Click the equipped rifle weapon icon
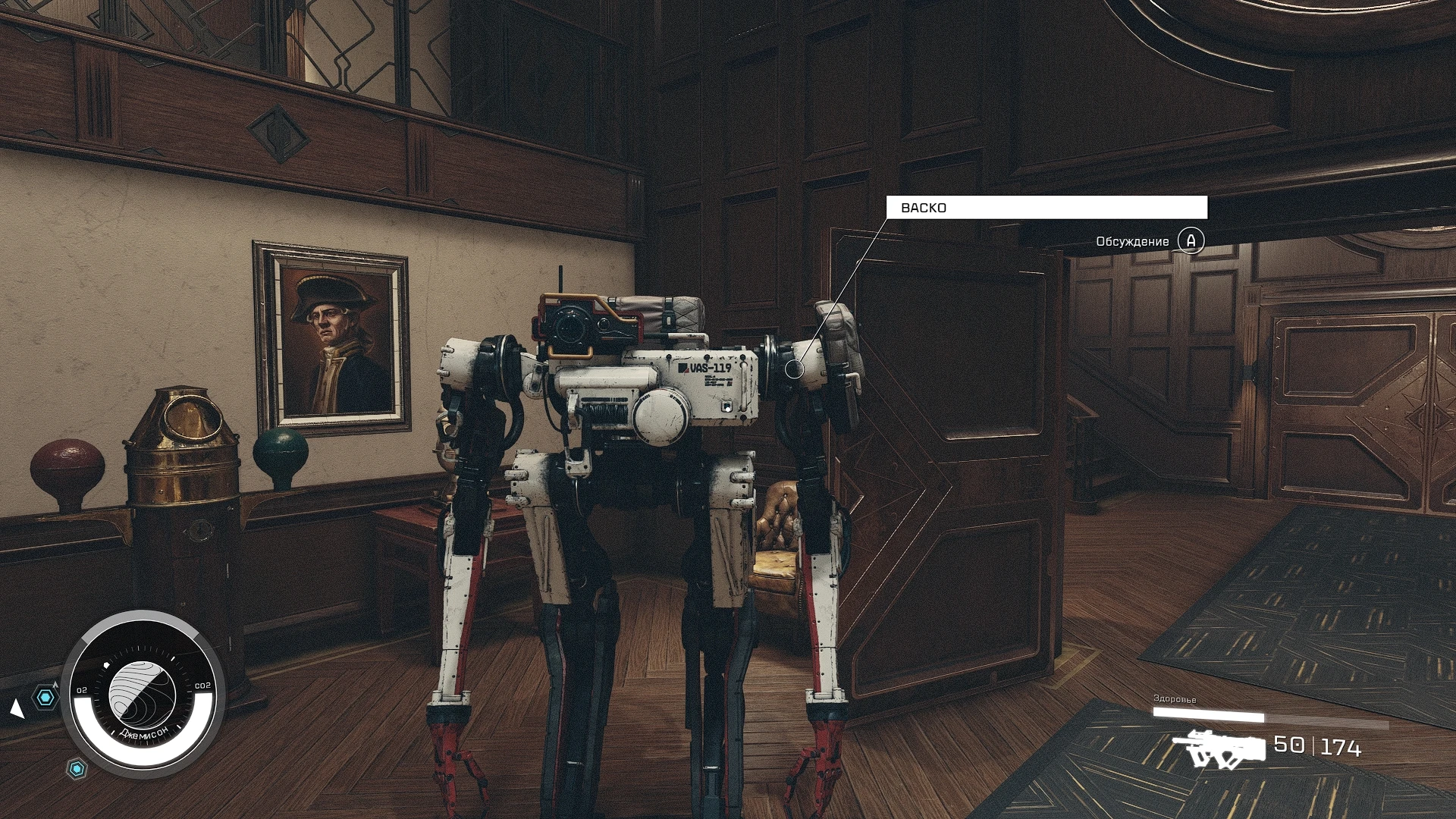The height and width of the screenshot is (819, 1456). tap(1219, 748)
